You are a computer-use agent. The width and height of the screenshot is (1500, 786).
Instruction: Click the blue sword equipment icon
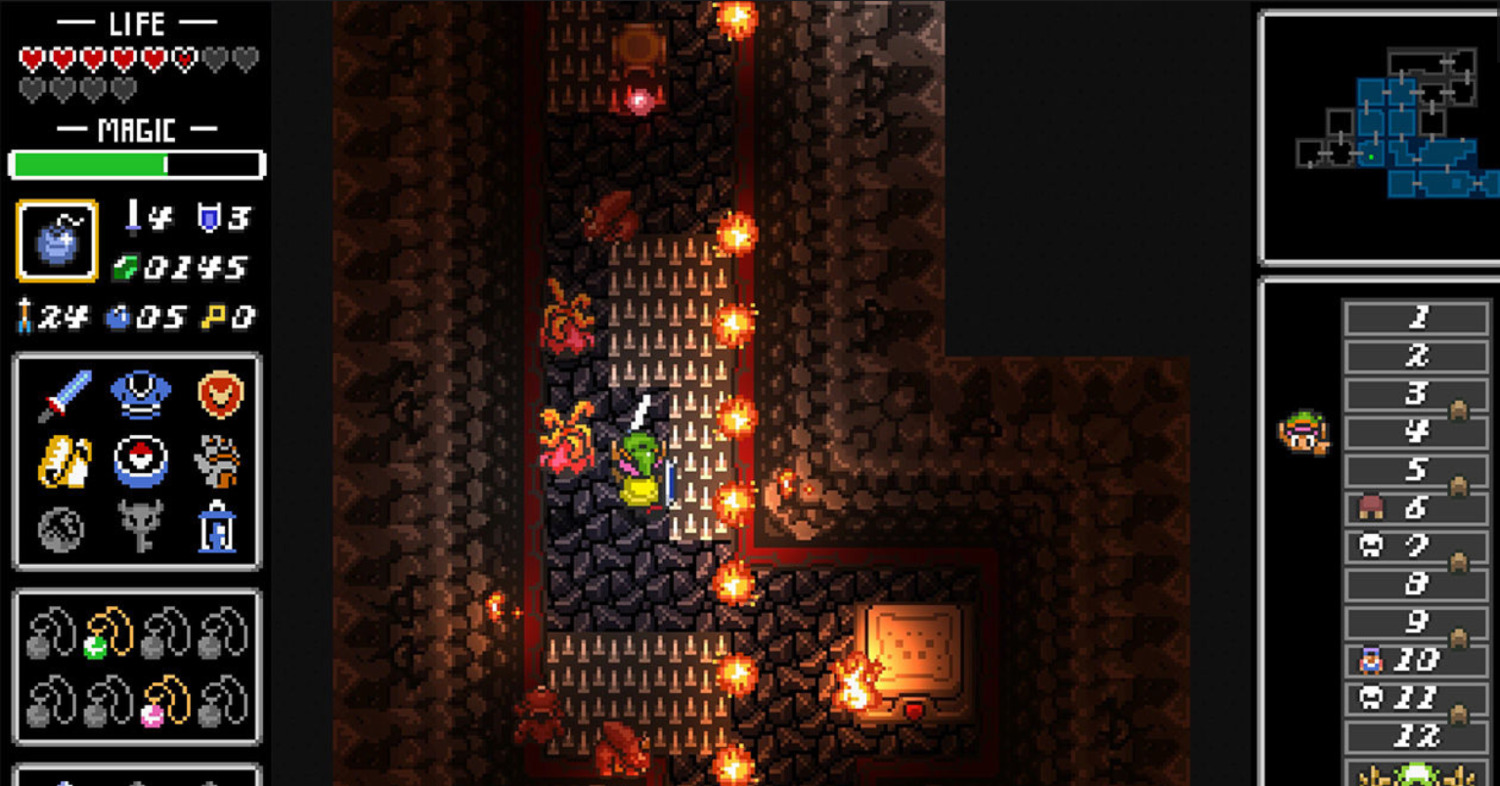coord(65,394)
